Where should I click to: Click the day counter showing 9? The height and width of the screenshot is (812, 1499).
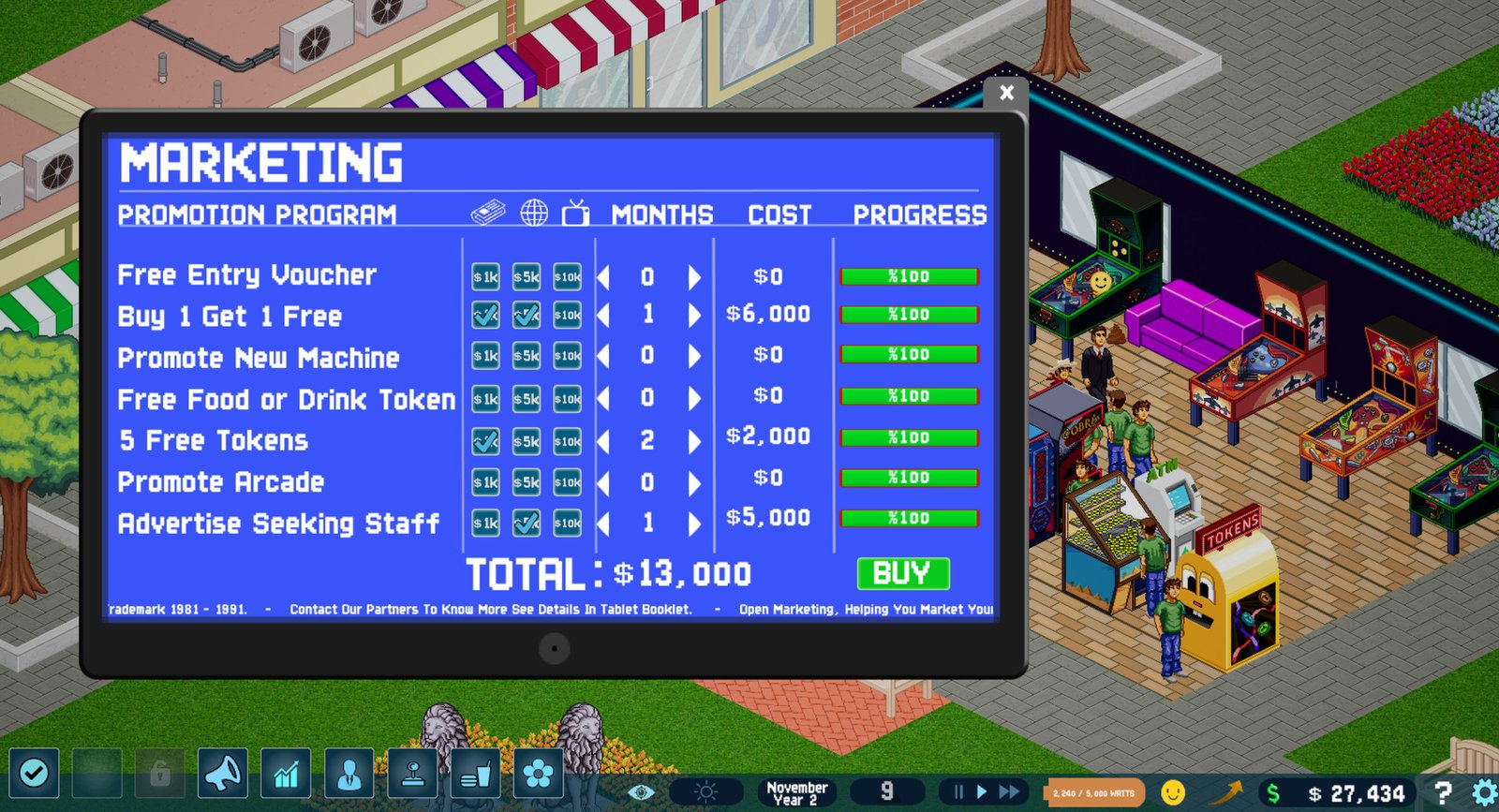[888, 790]
